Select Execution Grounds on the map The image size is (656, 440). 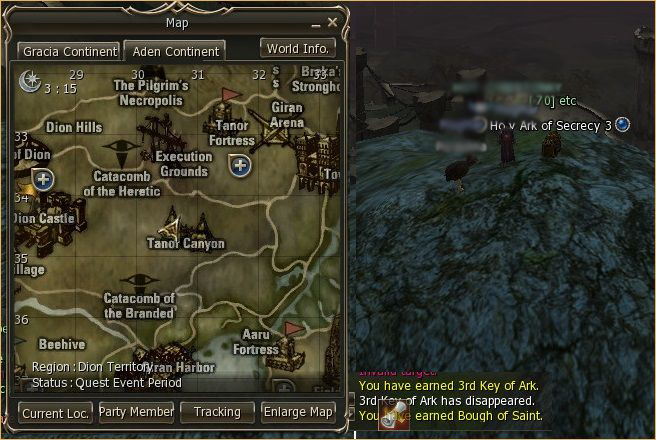click(183, 163)
